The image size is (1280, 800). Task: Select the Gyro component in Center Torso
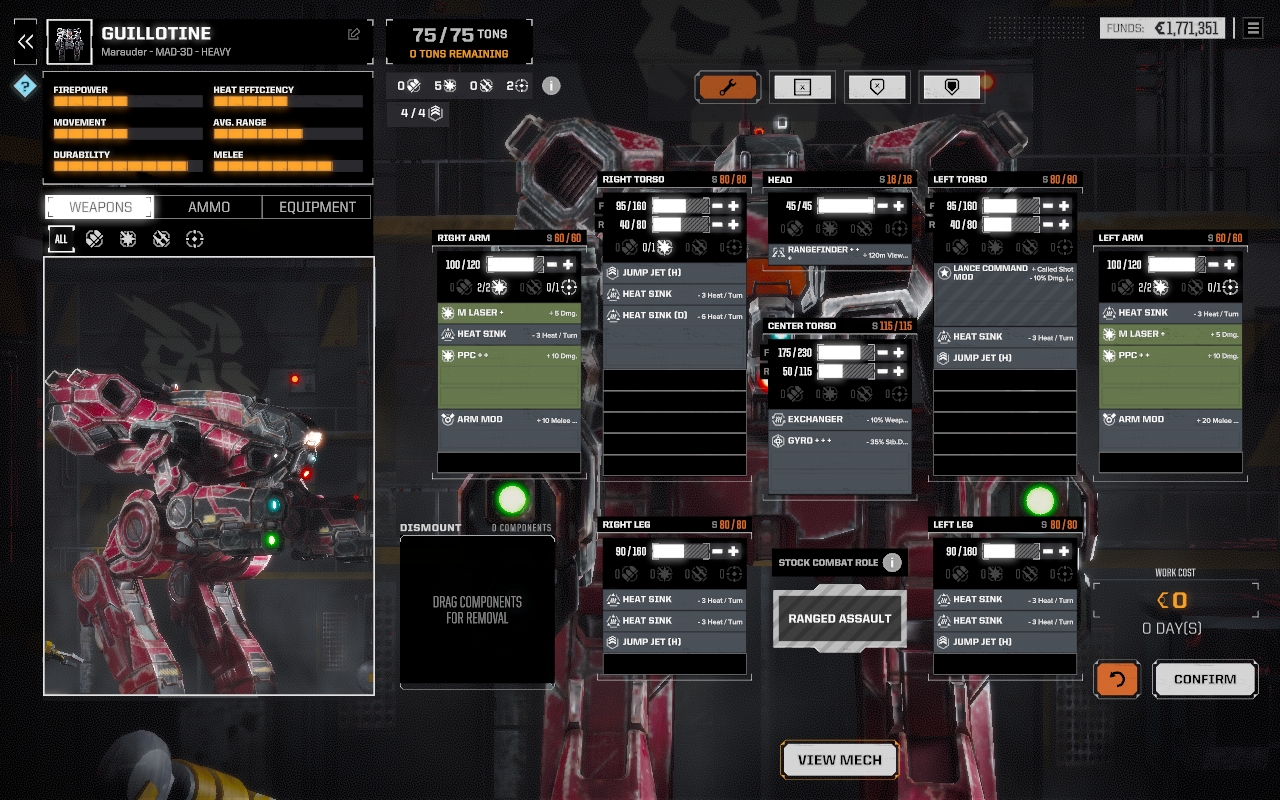tap(839, 441)
